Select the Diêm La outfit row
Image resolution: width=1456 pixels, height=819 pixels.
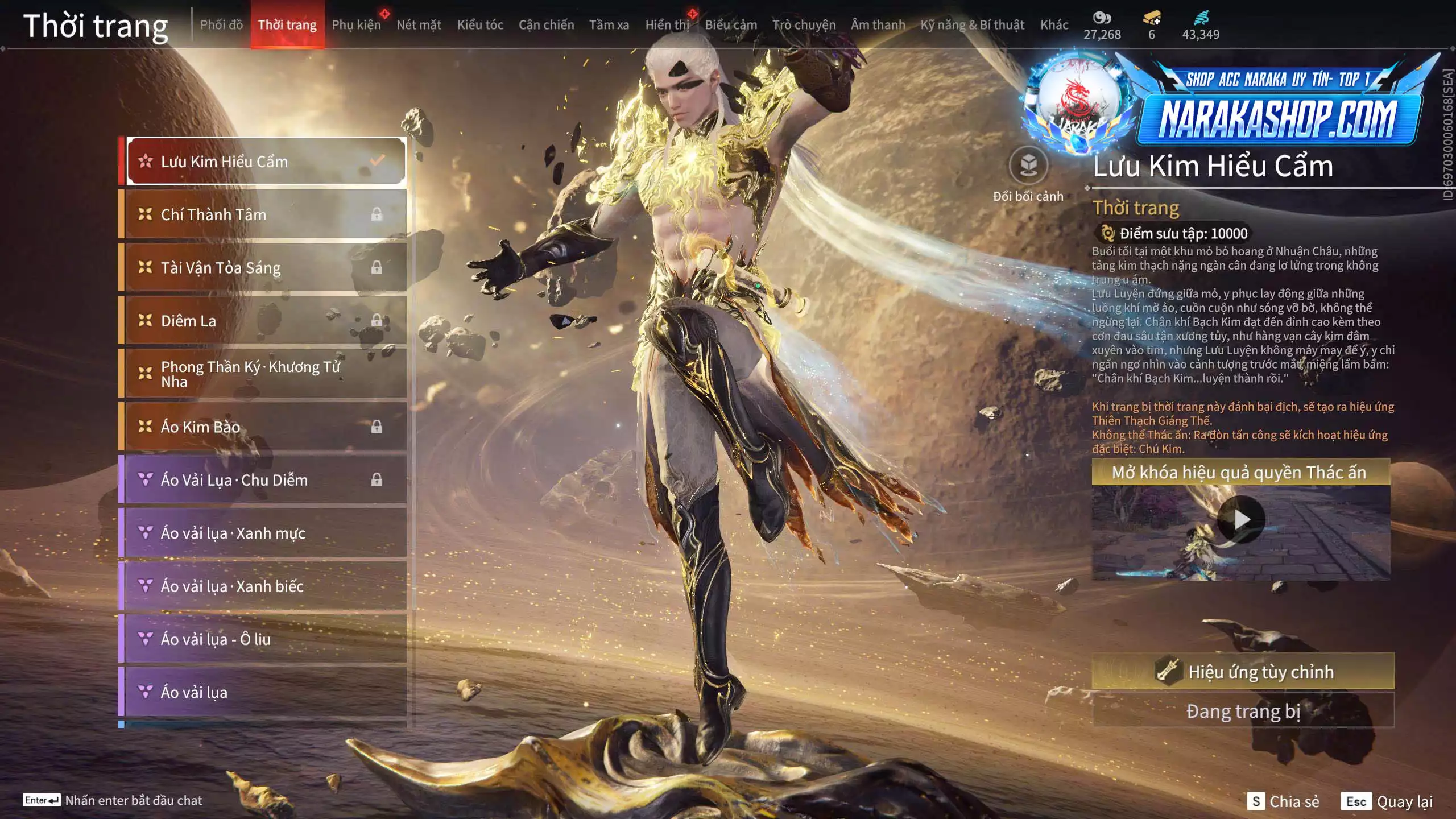266,321
